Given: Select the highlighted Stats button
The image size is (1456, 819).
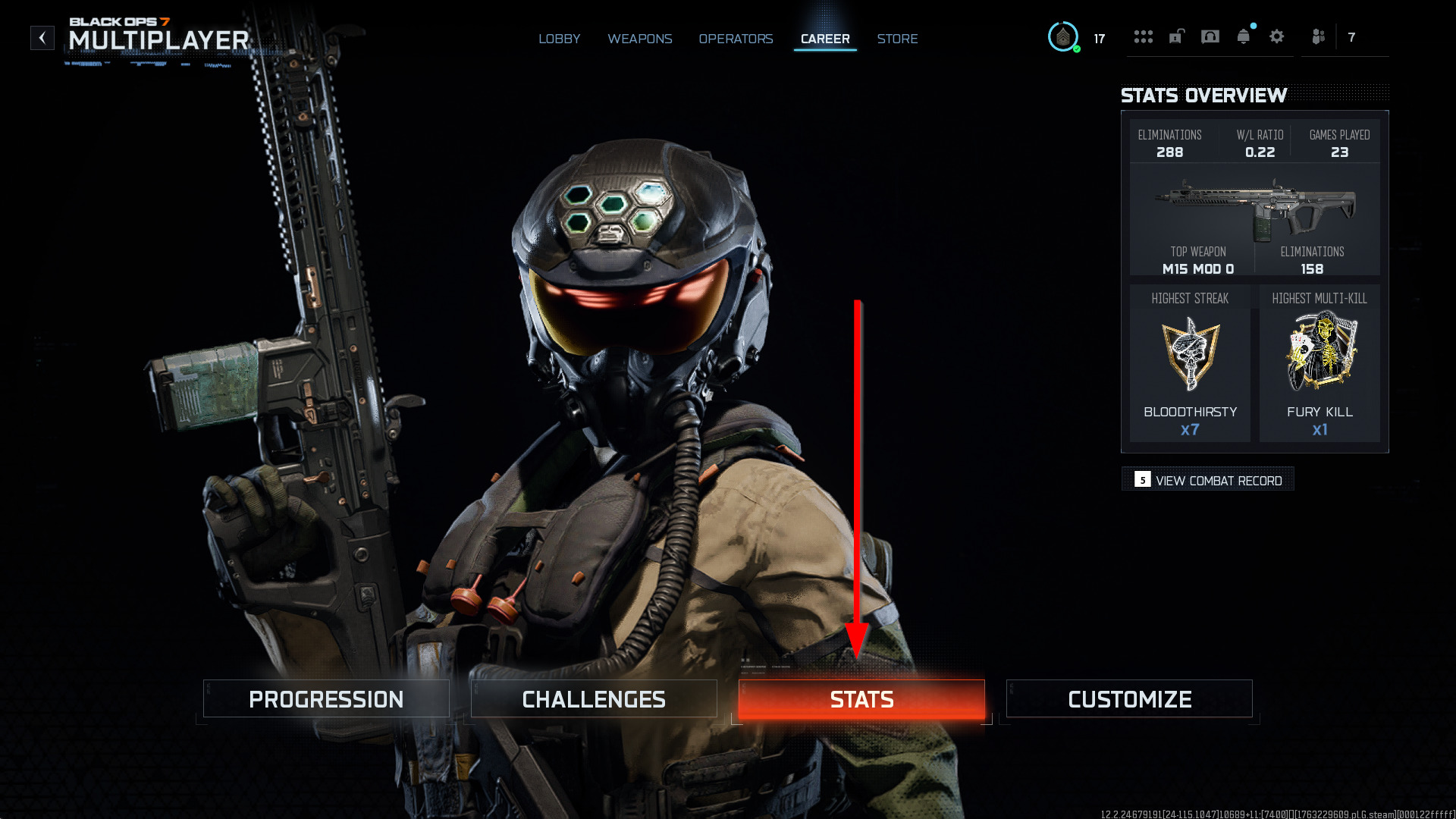Looking at the screenshot, I should (x=861, y=698).
